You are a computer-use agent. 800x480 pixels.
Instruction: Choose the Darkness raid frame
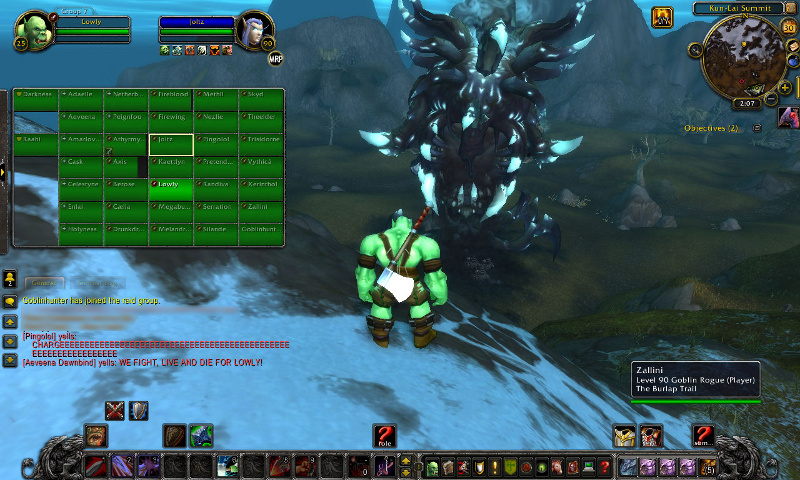click(36, 98)
